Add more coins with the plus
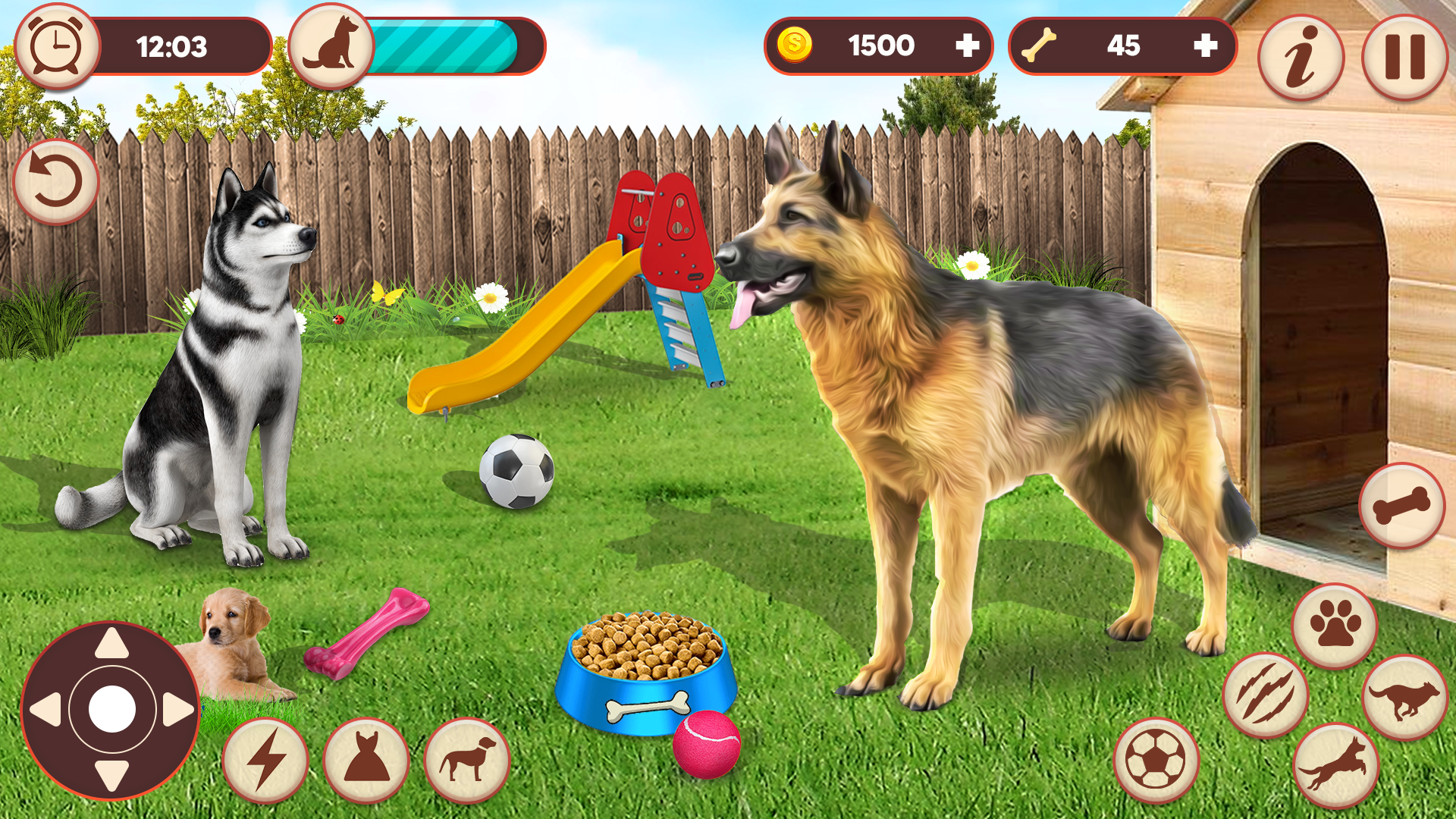The width and height of the screenshot is (1456, 819). point(968,45)
